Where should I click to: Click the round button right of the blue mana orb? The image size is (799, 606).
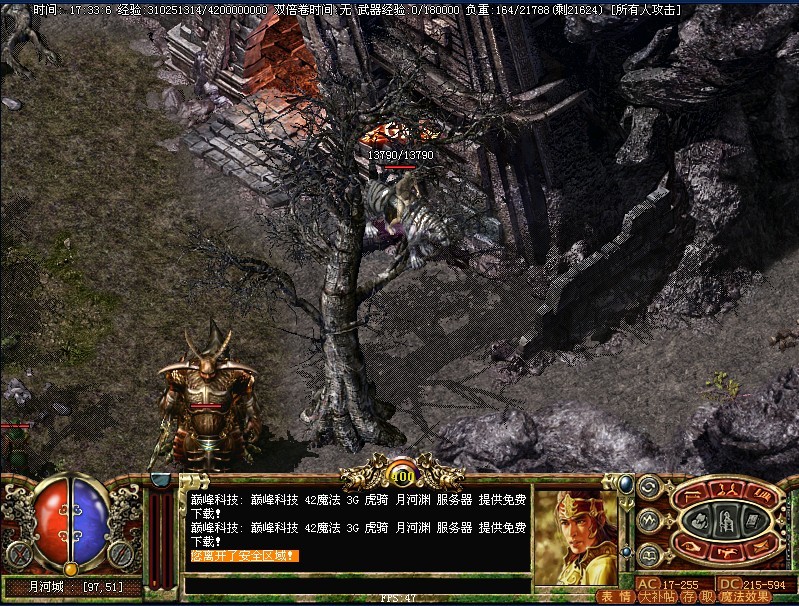(123, 552)
